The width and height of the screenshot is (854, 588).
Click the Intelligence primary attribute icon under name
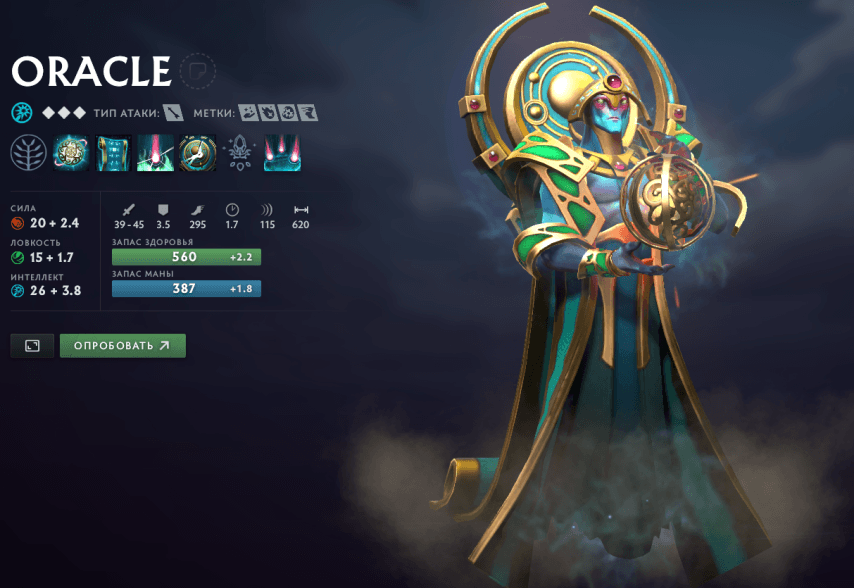[x=22, y=113]
